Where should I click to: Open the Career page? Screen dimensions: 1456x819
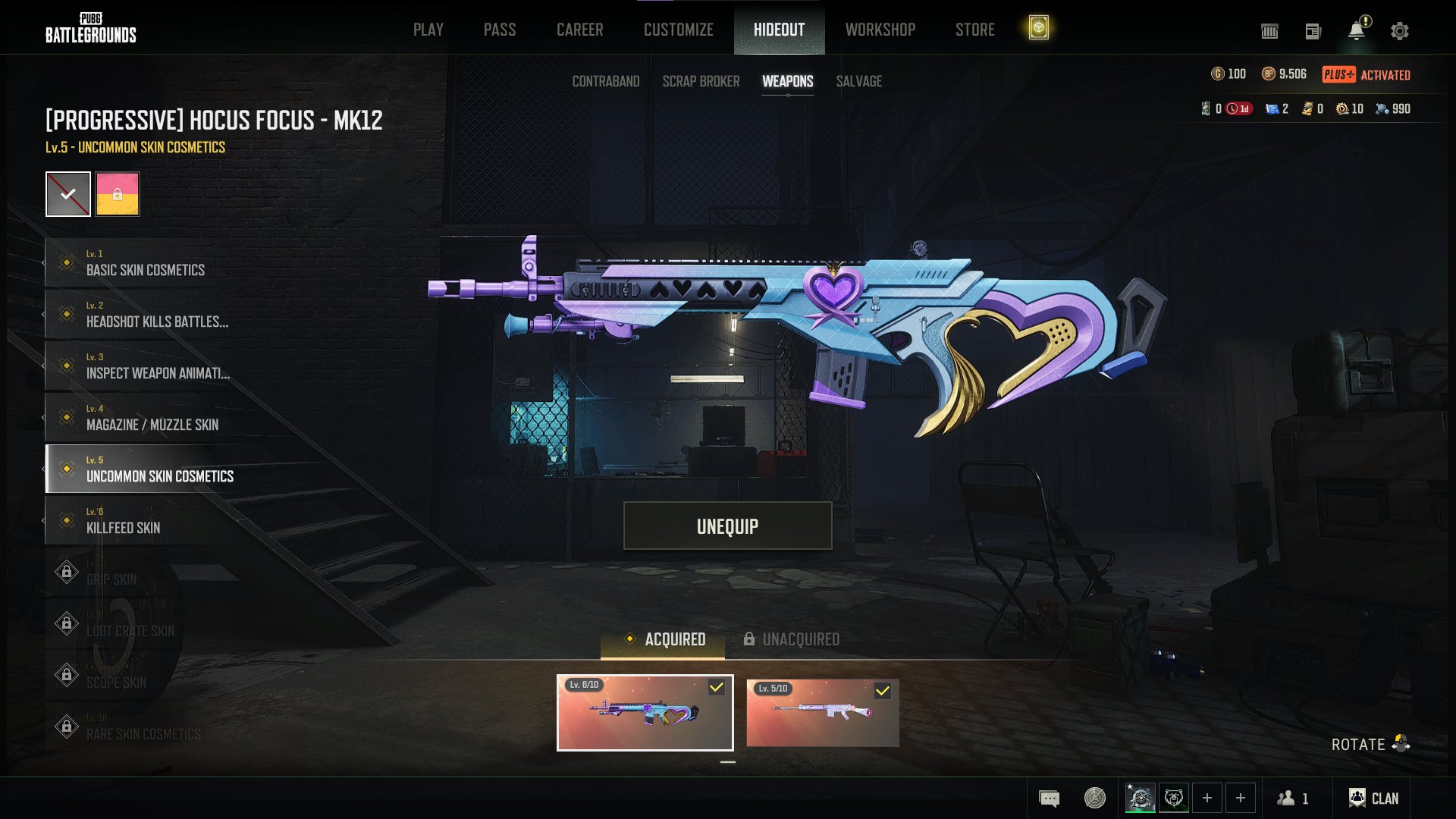579,30
